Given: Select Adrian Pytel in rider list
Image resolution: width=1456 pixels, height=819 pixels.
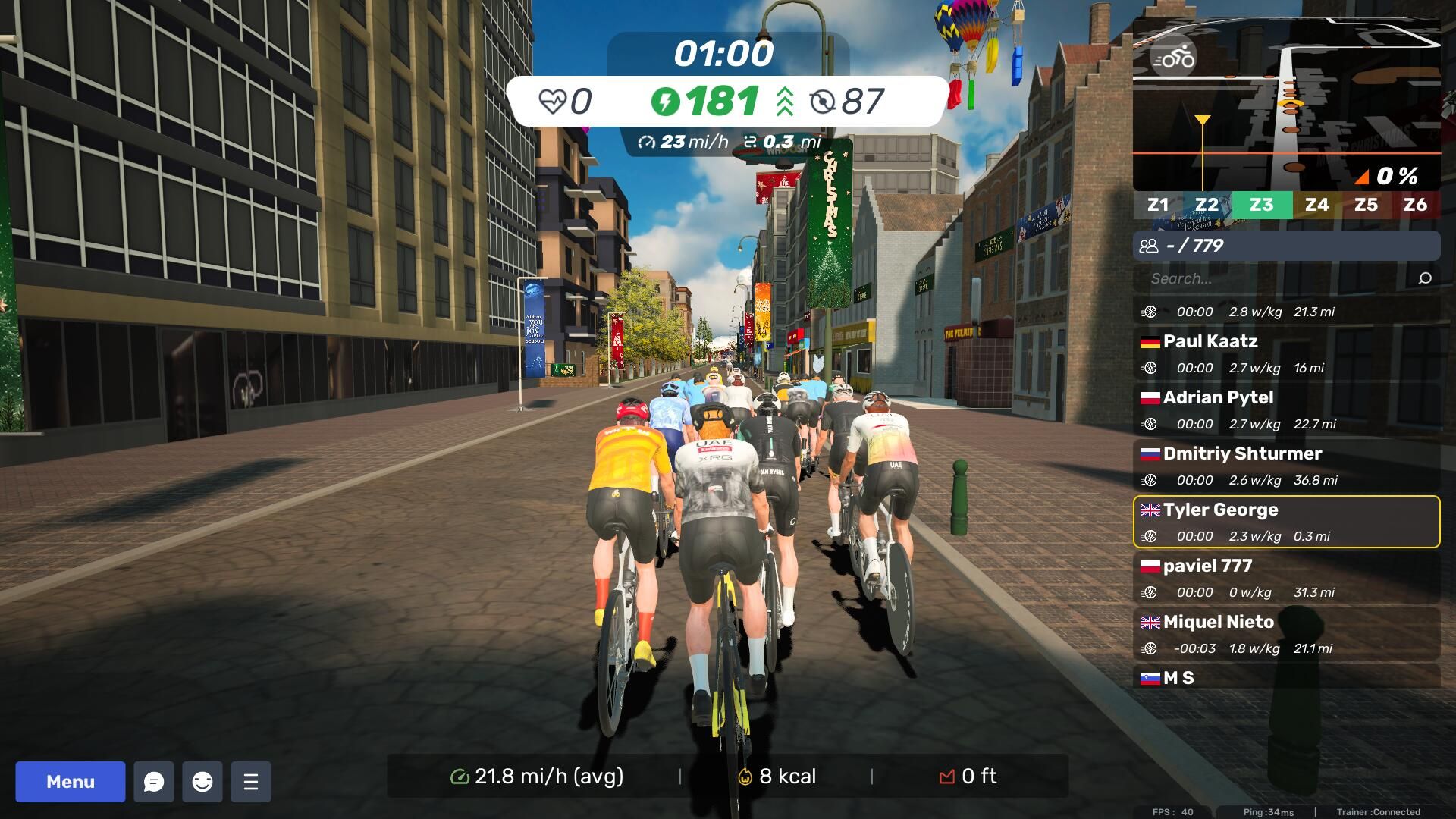Looking at the screenshot, I should click(x=1286, y=409).
